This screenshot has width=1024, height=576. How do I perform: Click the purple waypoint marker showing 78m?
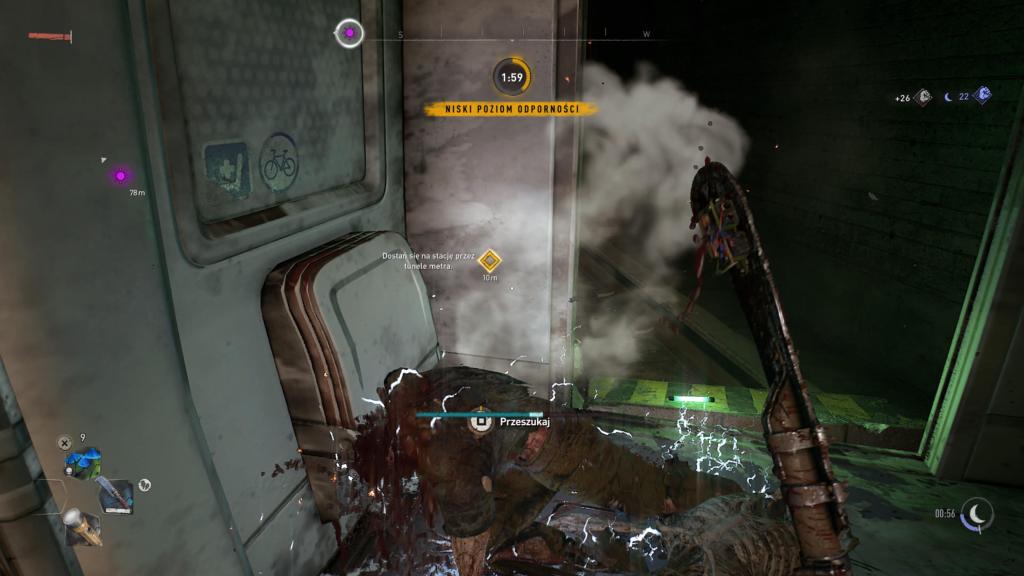coord(120,176)
